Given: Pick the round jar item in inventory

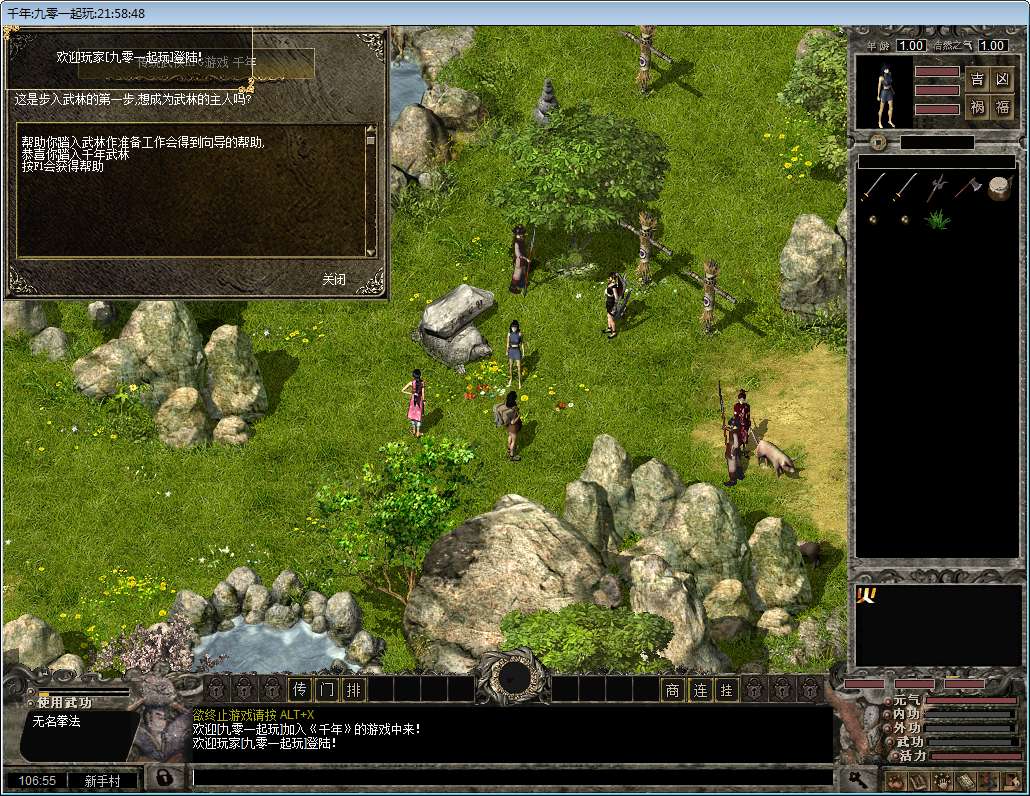Looking at the screenshot, I should 999,188.
